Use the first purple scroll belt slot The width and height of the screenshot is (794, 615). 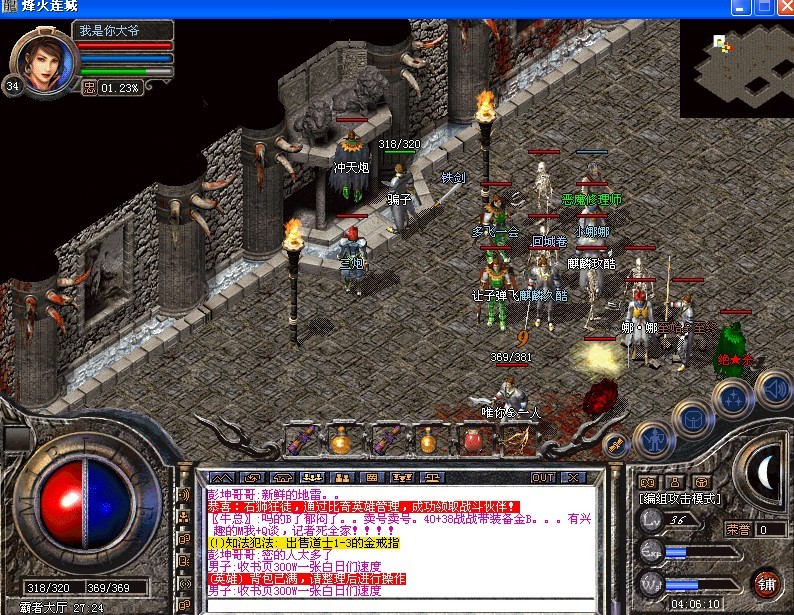click(x=300, y=439)
